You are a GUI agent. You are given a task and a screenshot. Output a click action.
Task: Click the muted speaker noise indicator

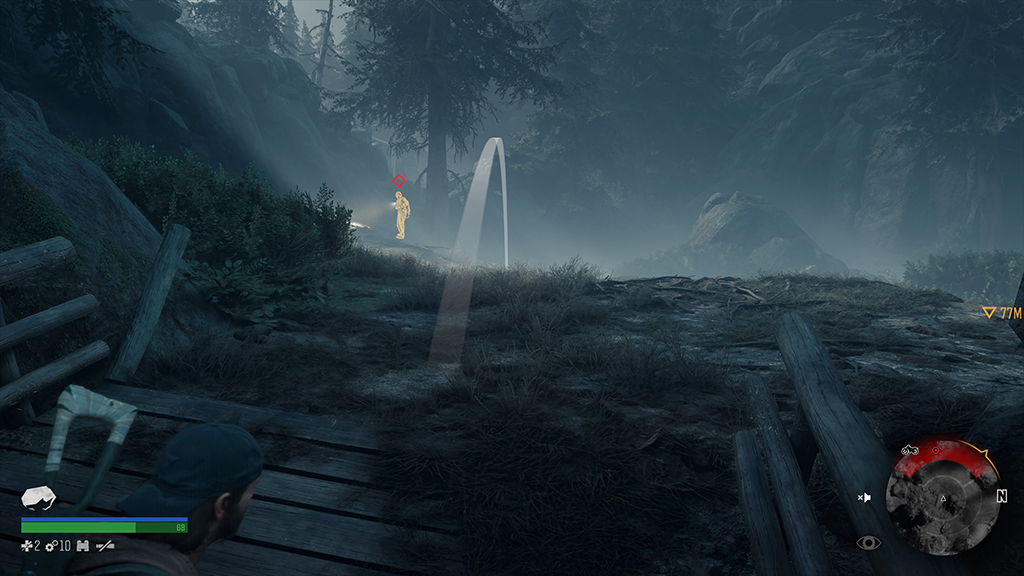[x=865, y=496]
